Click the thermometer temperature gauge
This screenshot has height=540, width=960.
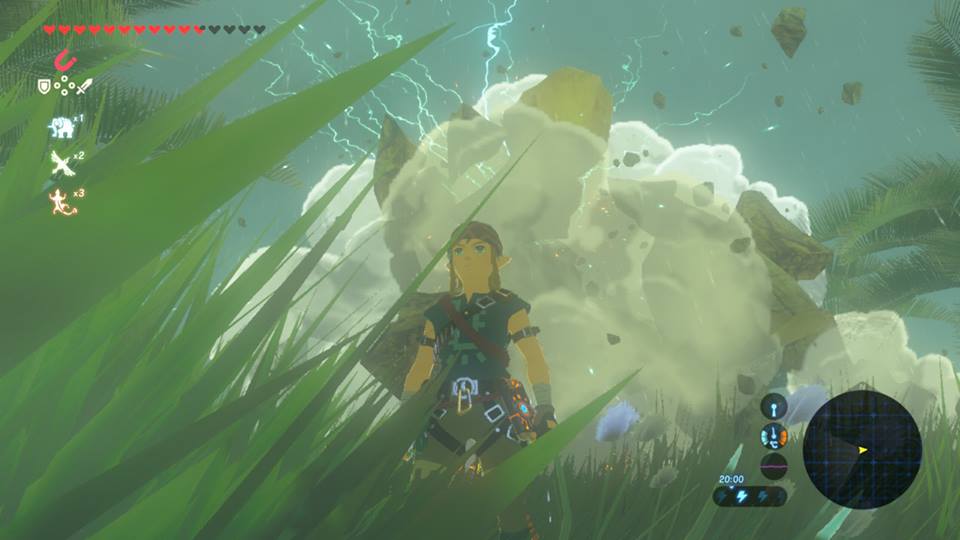pos(773,435)
